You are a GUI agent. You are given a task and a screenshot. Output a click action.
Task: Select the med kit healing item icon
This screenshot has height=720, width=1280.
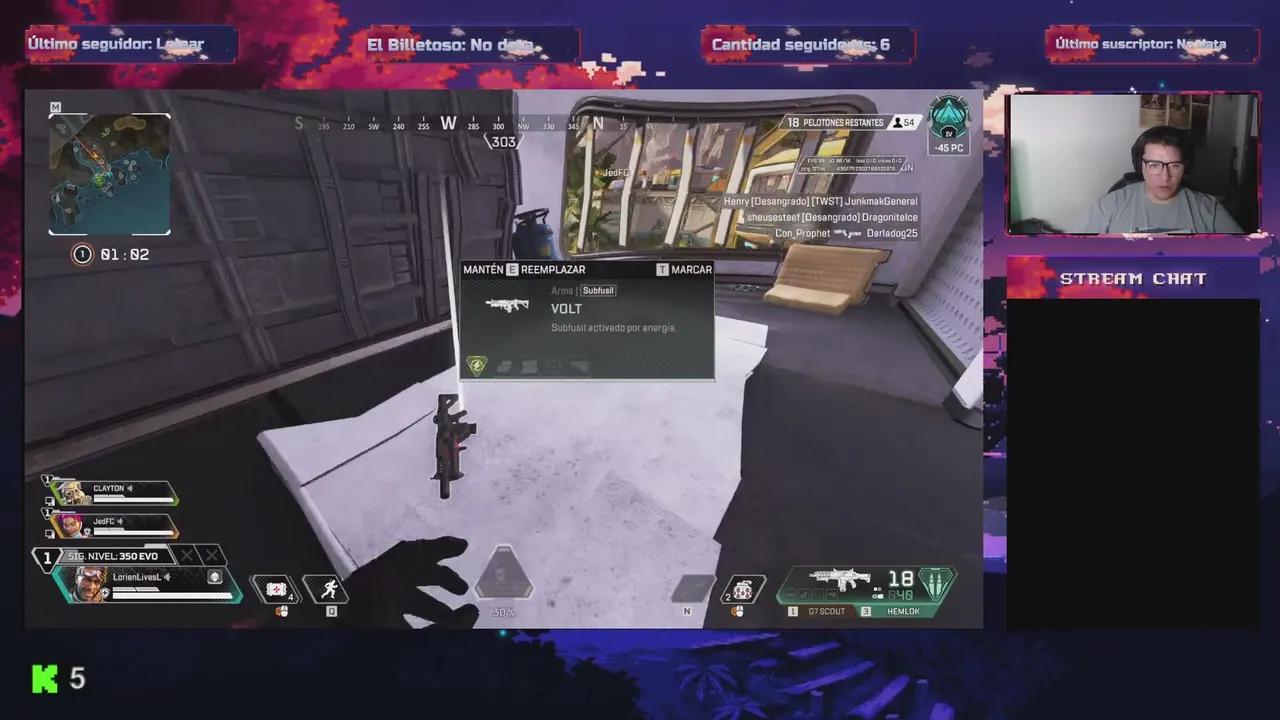point(276,590)
